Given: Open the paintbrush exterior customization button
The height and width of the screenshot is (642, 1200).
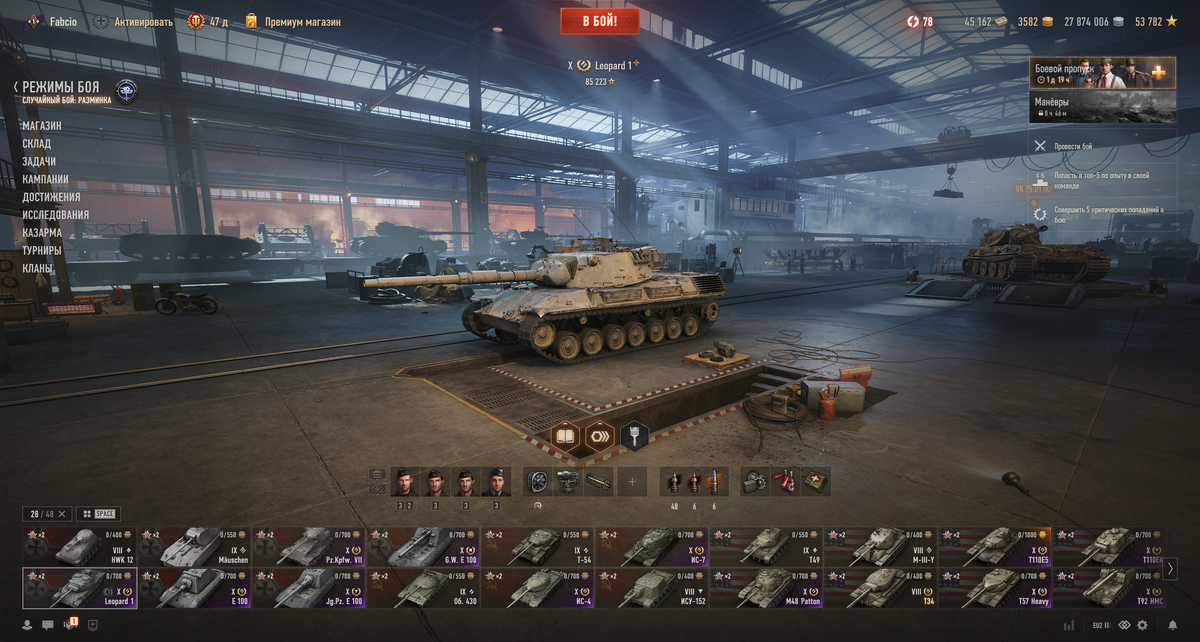Looking at the screenshot, I should click(x=634, y=436).
